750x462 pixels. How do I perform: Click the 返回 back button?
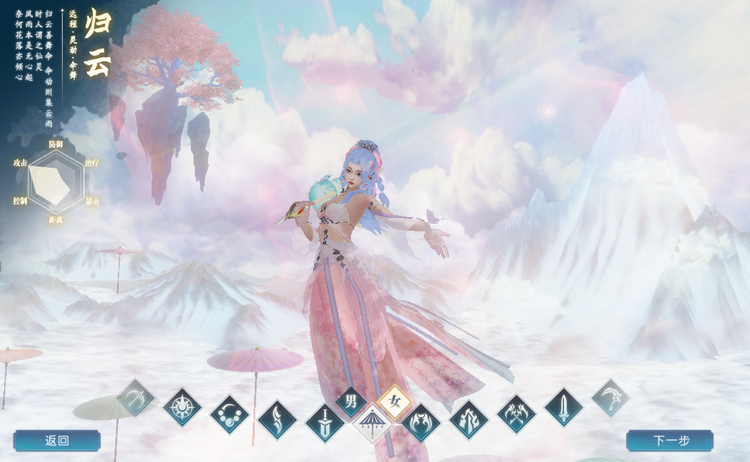coord(57,440)
